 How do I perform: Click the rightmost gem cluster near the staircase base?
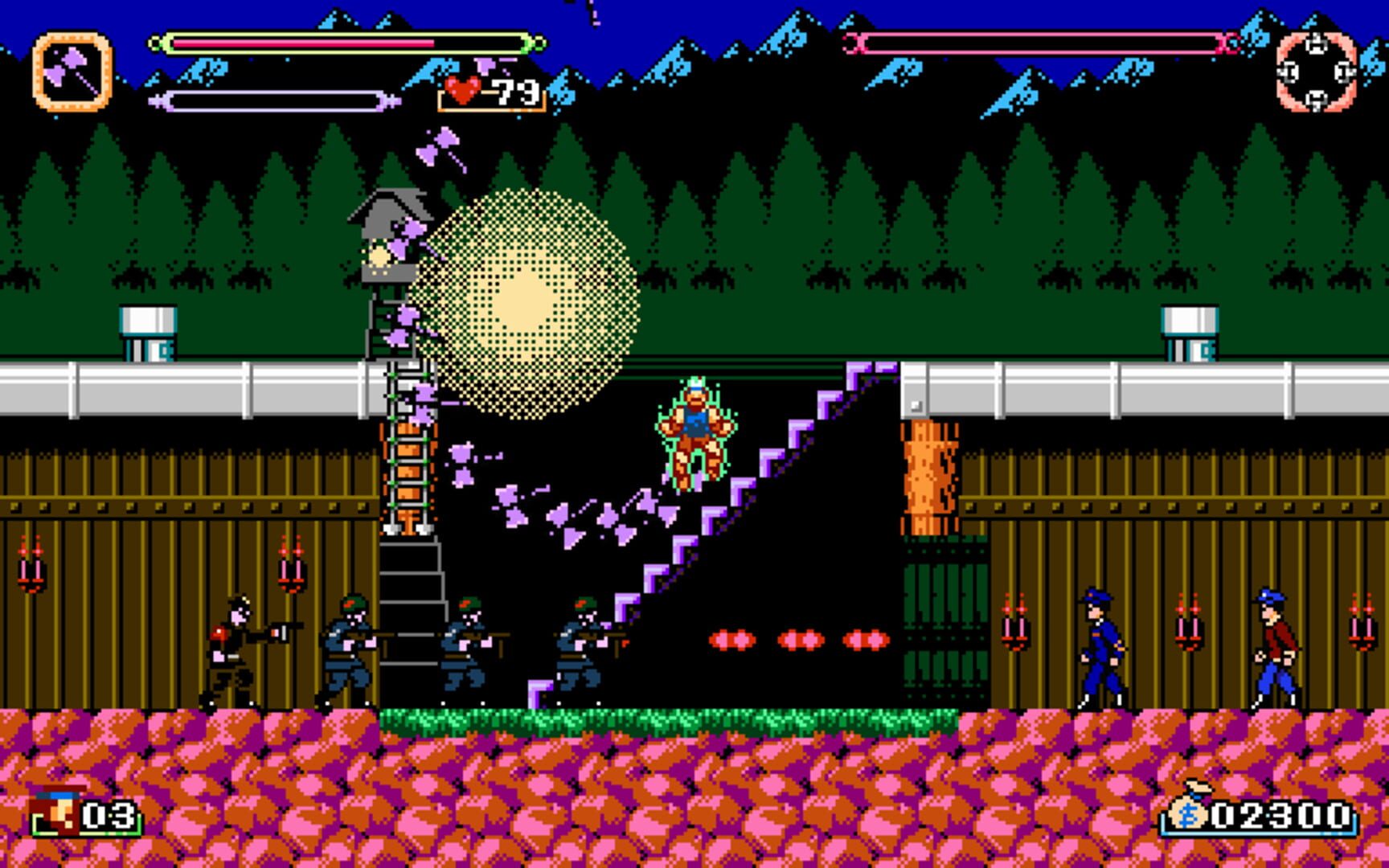pyautogui.click(x=864, y=639)
